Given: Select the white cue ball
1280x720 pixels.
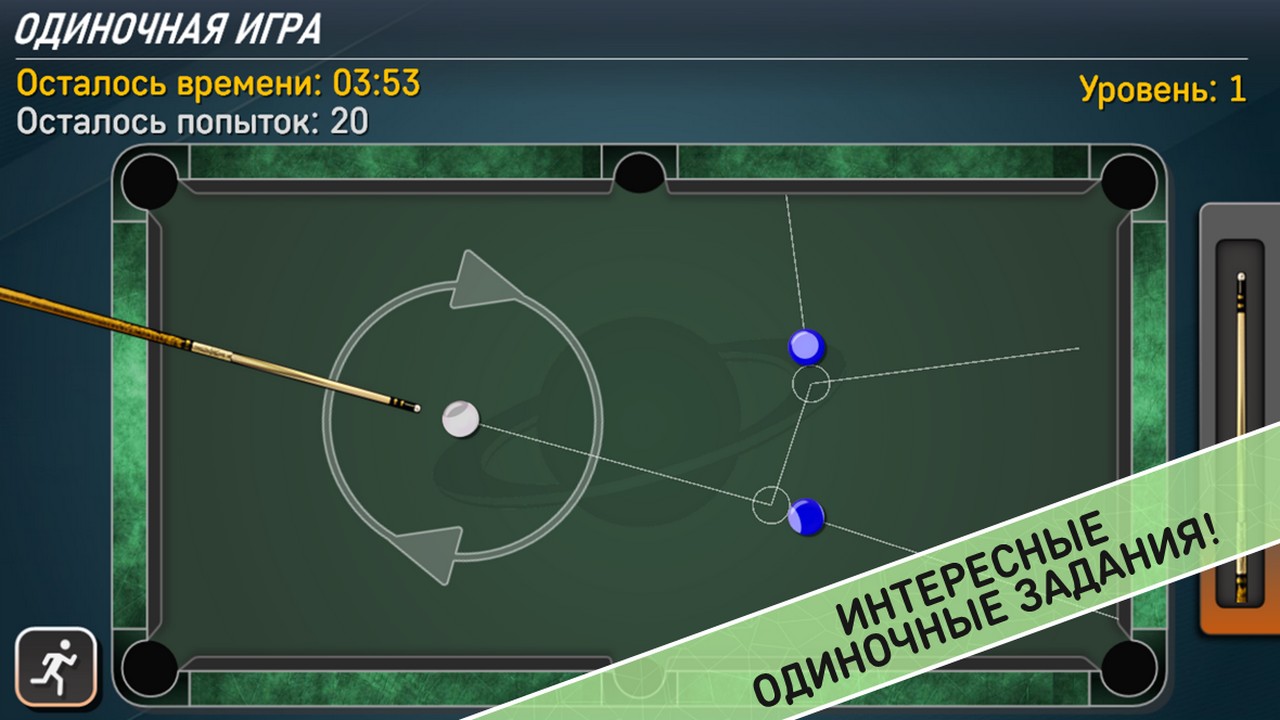Looking at the screenshot, I should coord(461,420).
